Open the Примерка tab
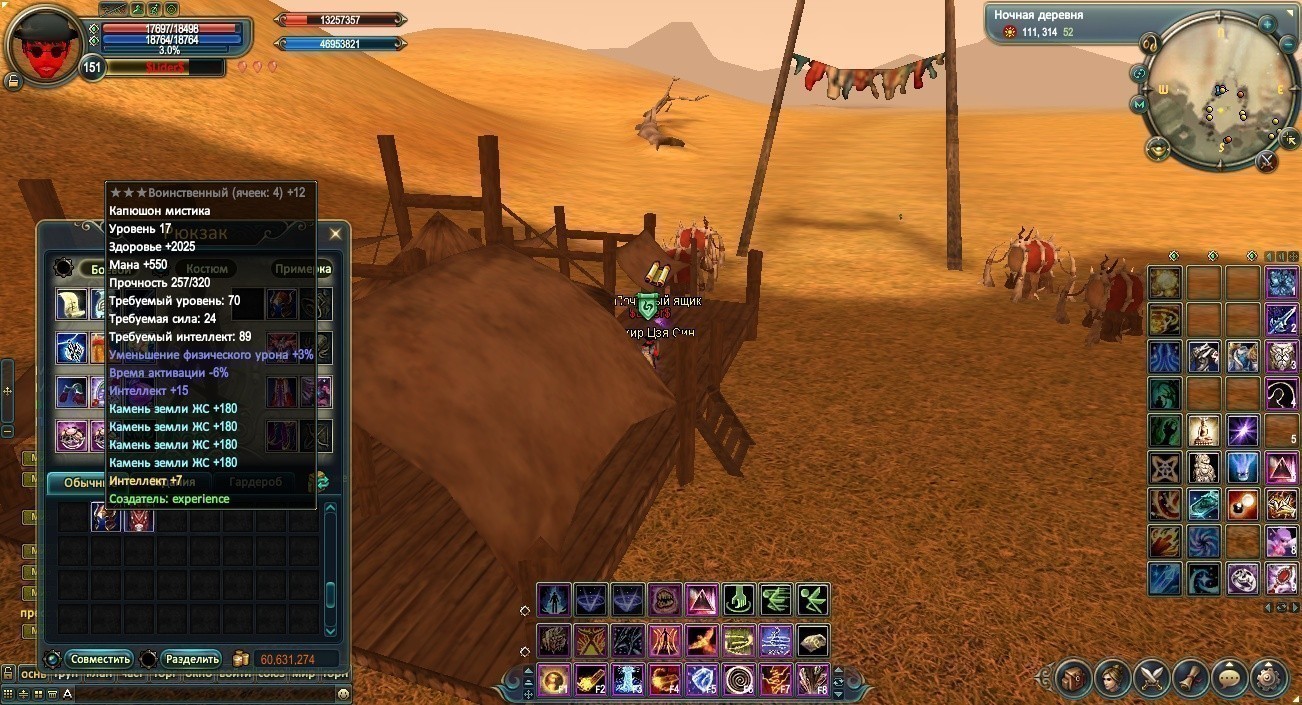1302x705 pixels. [302, 268]
